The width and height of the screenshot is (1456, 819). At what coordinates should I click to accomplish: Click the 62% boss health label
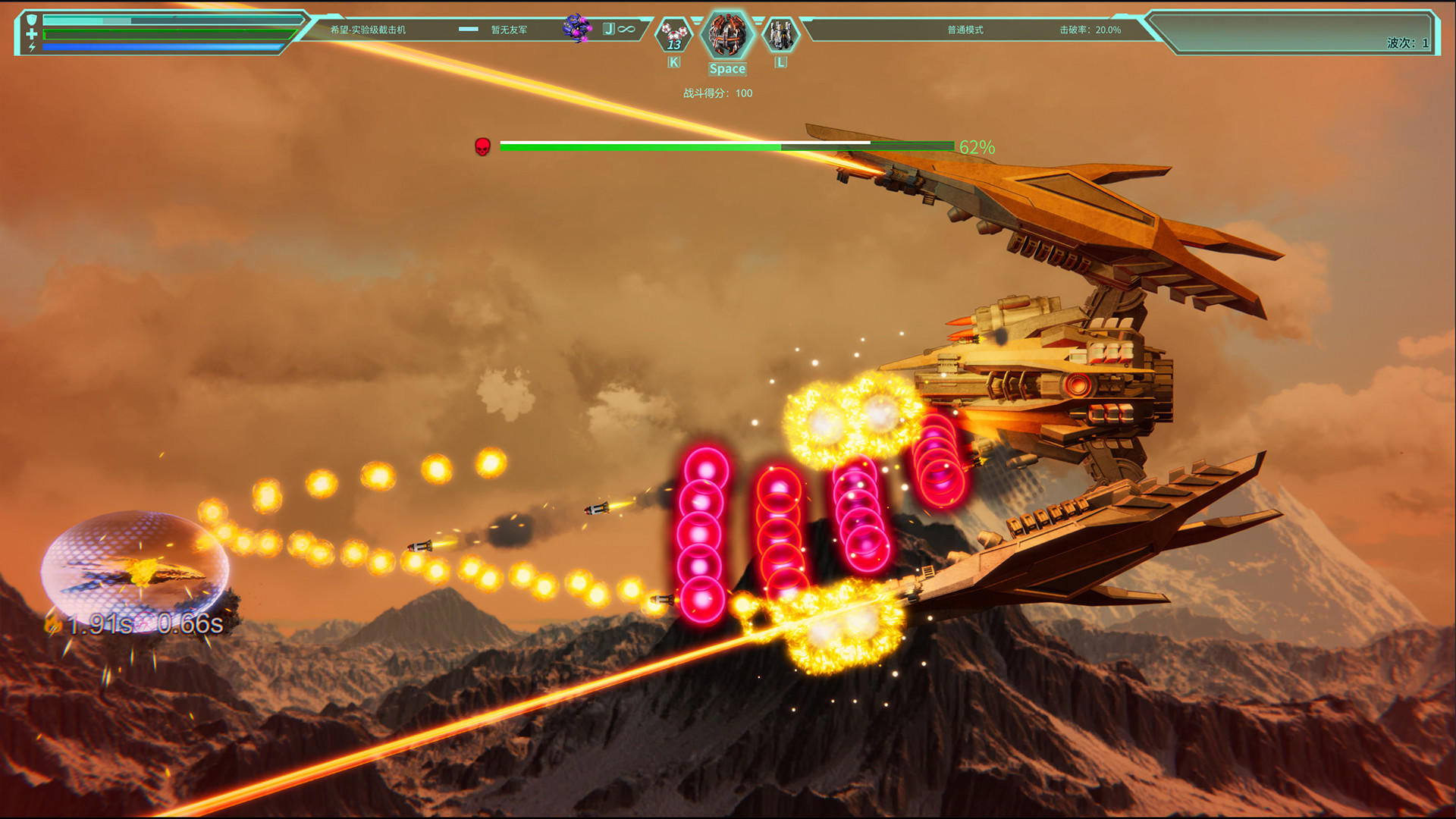(x=977, y=147)
